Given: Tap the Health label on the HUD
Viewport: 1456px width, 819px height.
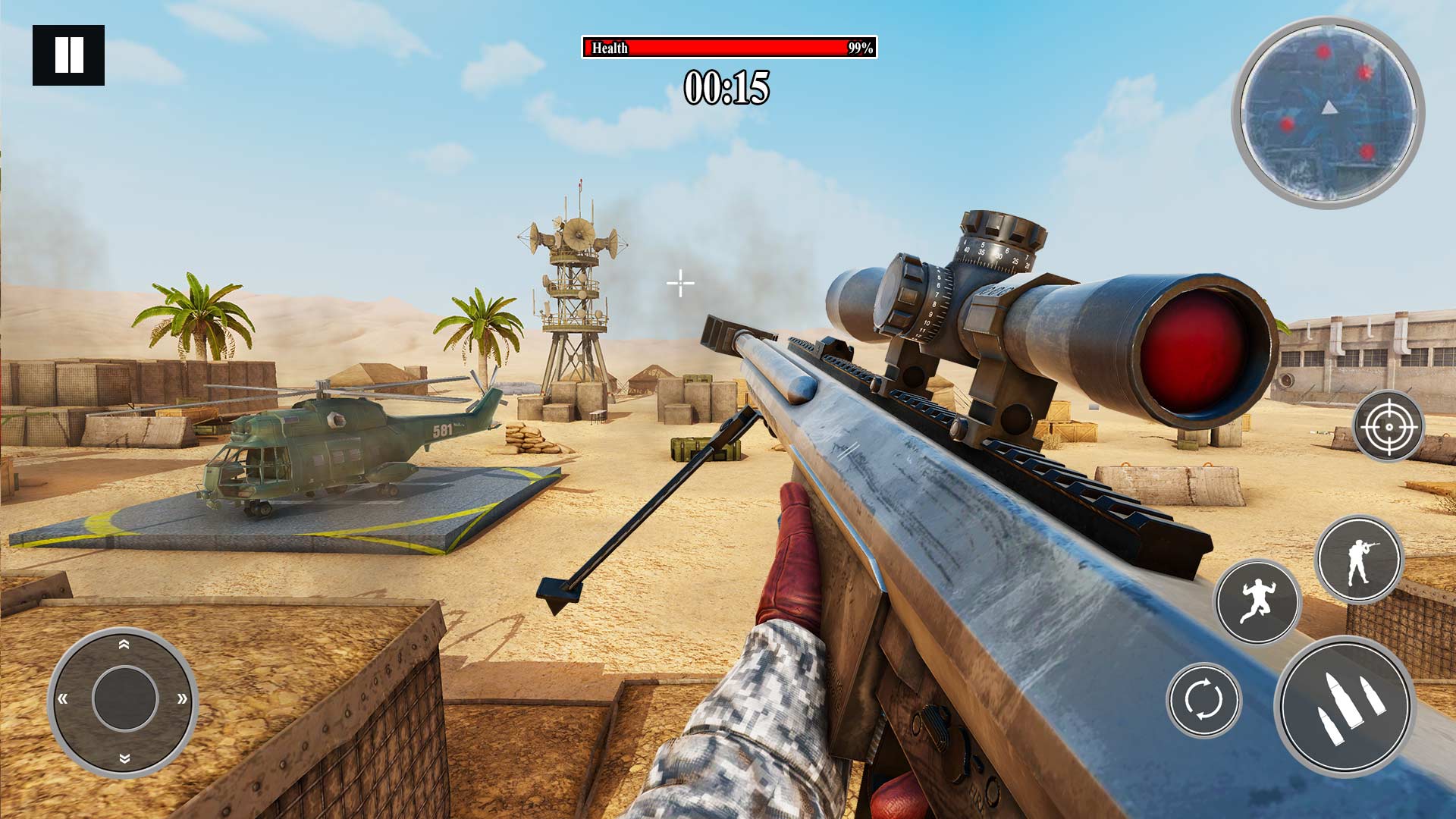Looking at the screenshot, I should 609,49.
